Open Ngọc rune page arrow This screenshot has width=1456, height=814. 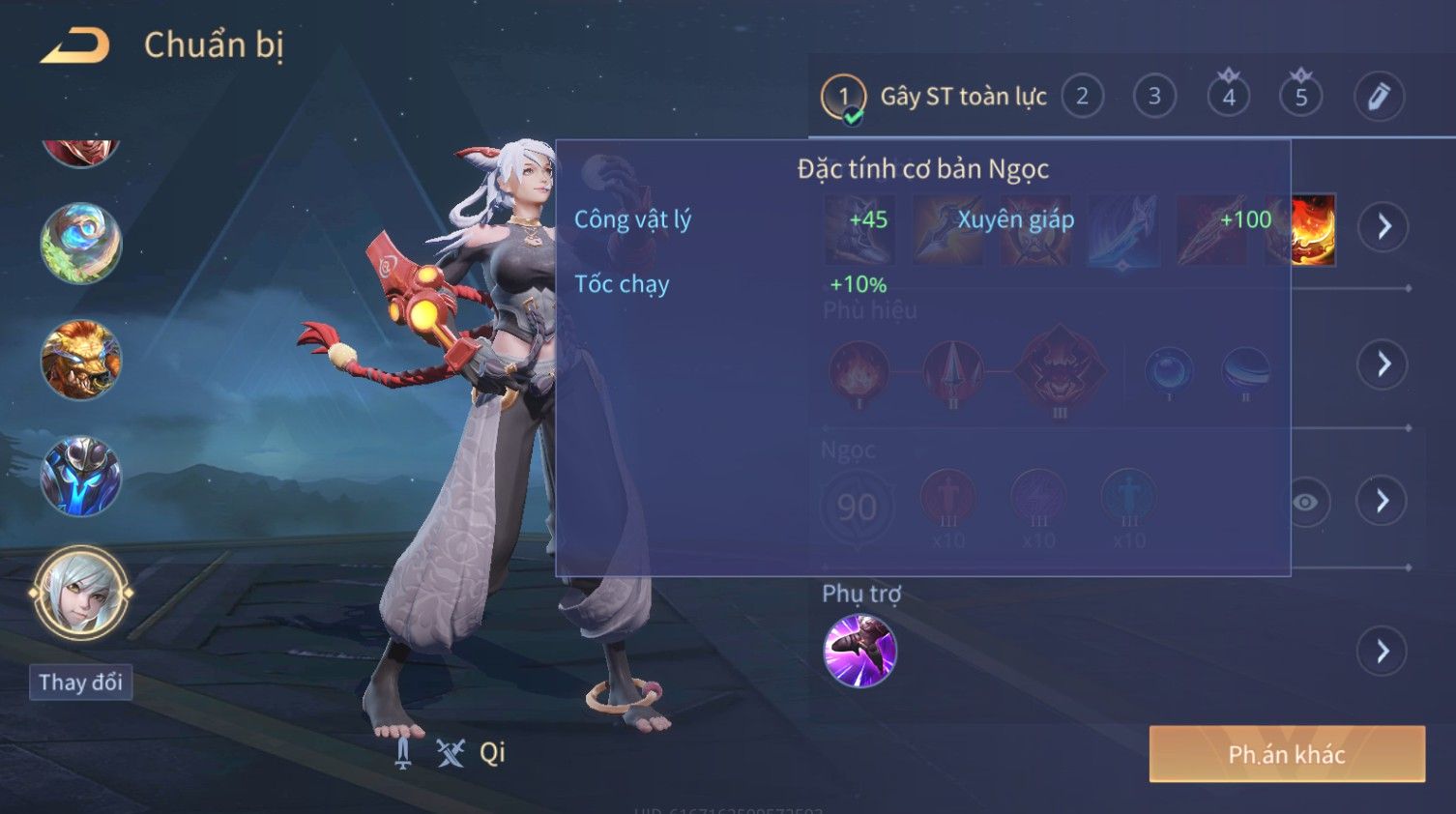pos(1383,501)
